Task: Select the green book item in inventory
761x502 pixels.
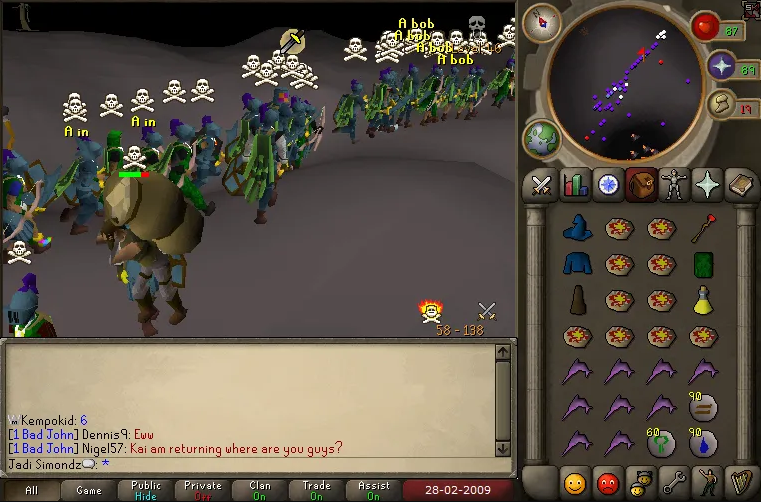Action: click(704, 264)
